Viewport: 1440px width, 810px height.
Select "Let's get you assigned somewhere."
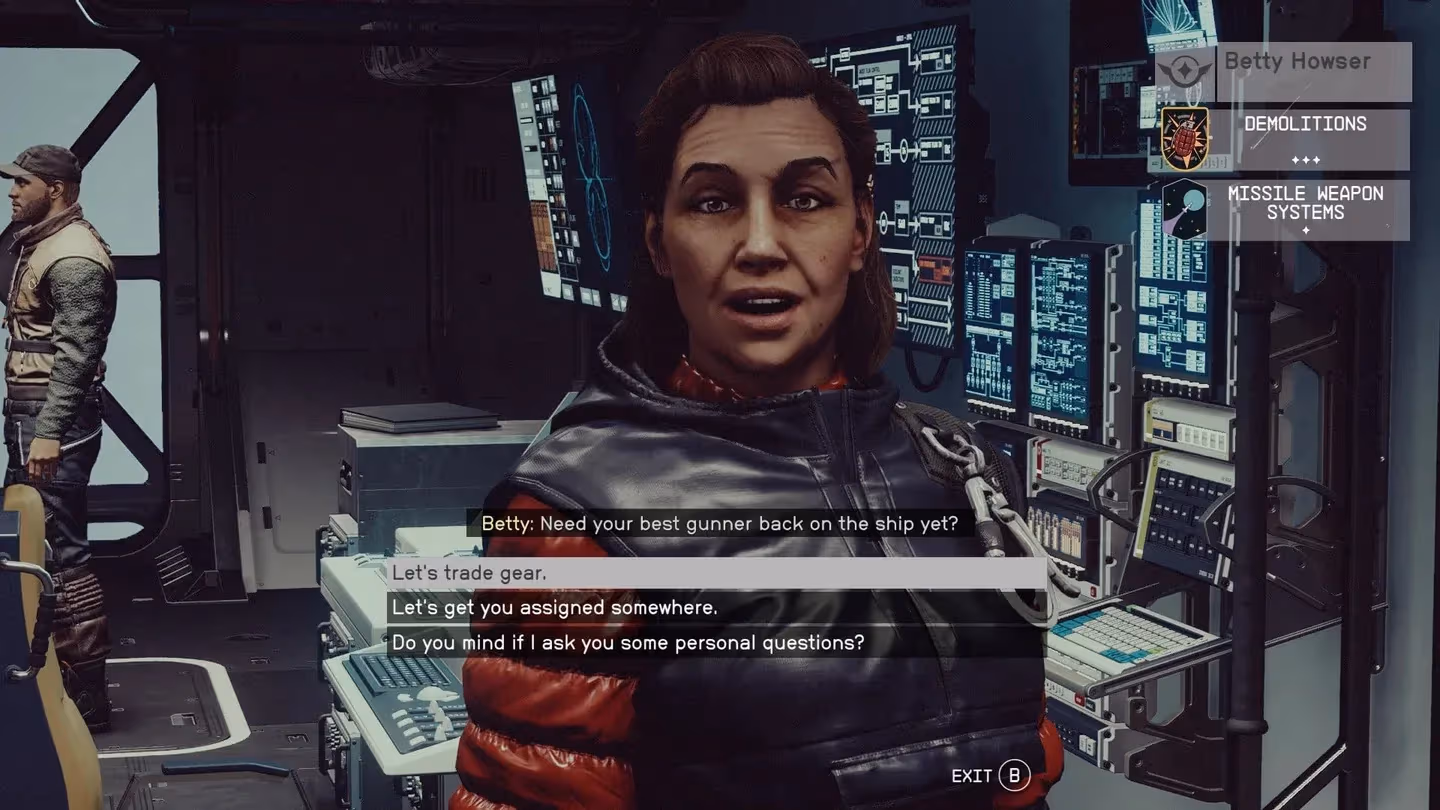[715, 607]
